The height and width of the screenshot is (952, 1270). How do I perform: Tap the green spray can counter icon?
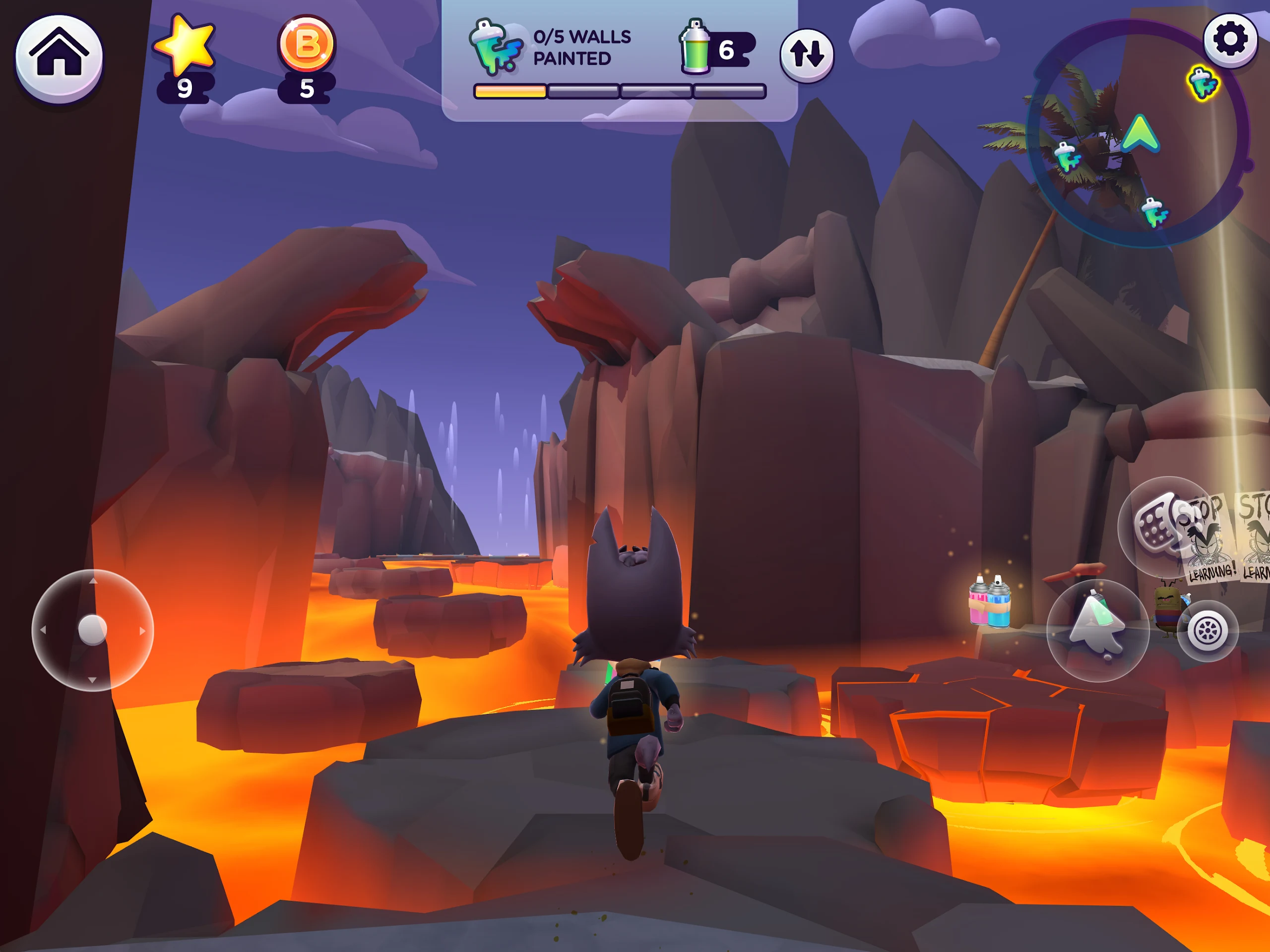coord(695,48)
